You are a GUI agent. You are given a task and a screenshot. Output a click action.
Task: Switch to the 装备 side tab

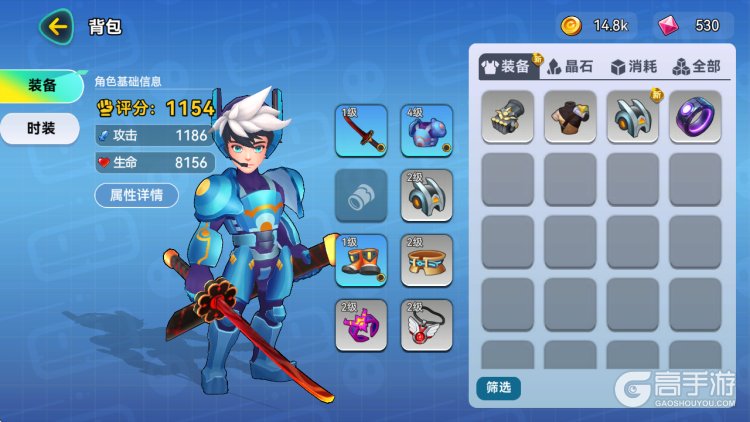click(x=41, y=86)
